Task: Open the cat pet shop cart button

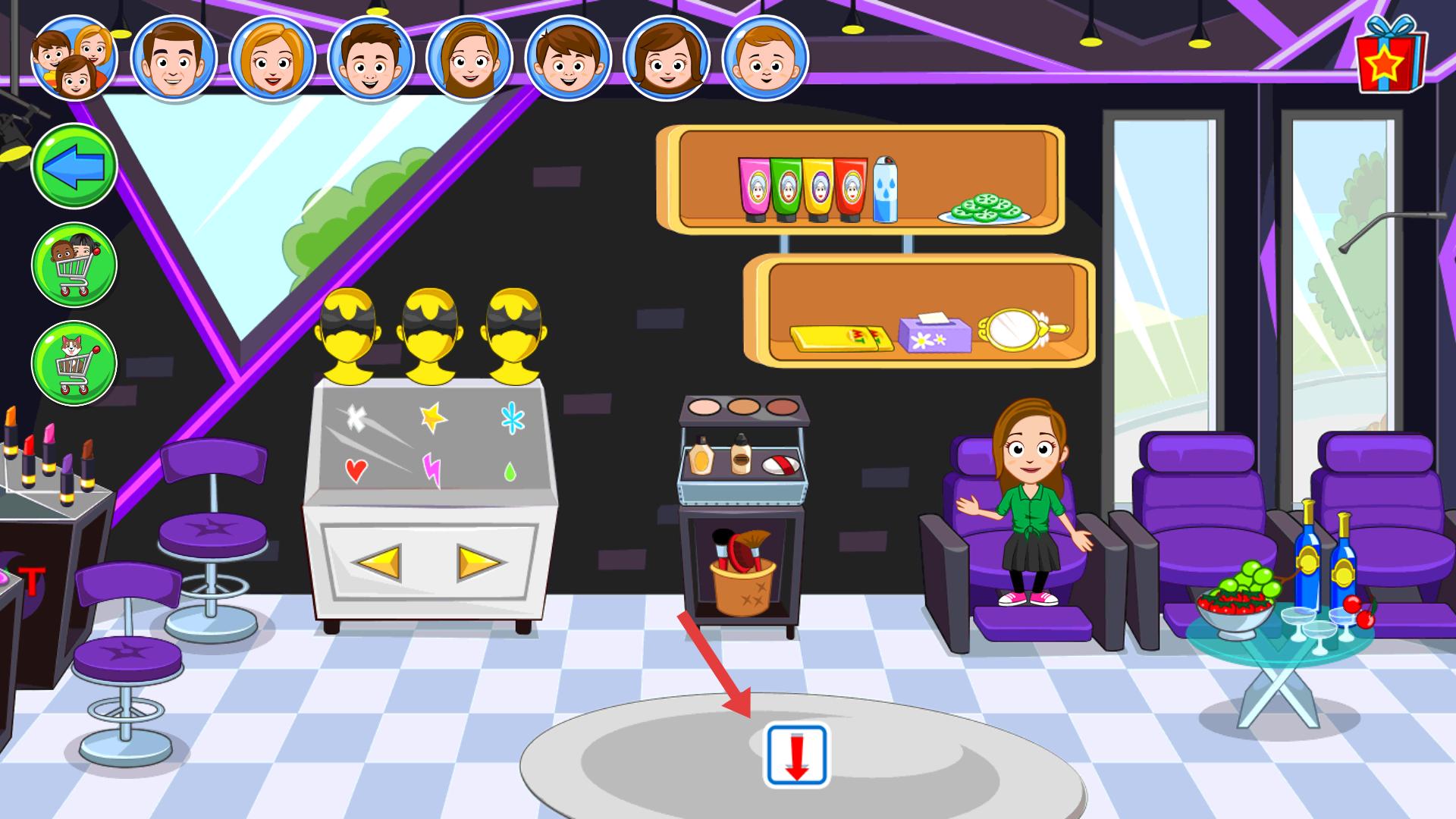Action: [74, 362]
